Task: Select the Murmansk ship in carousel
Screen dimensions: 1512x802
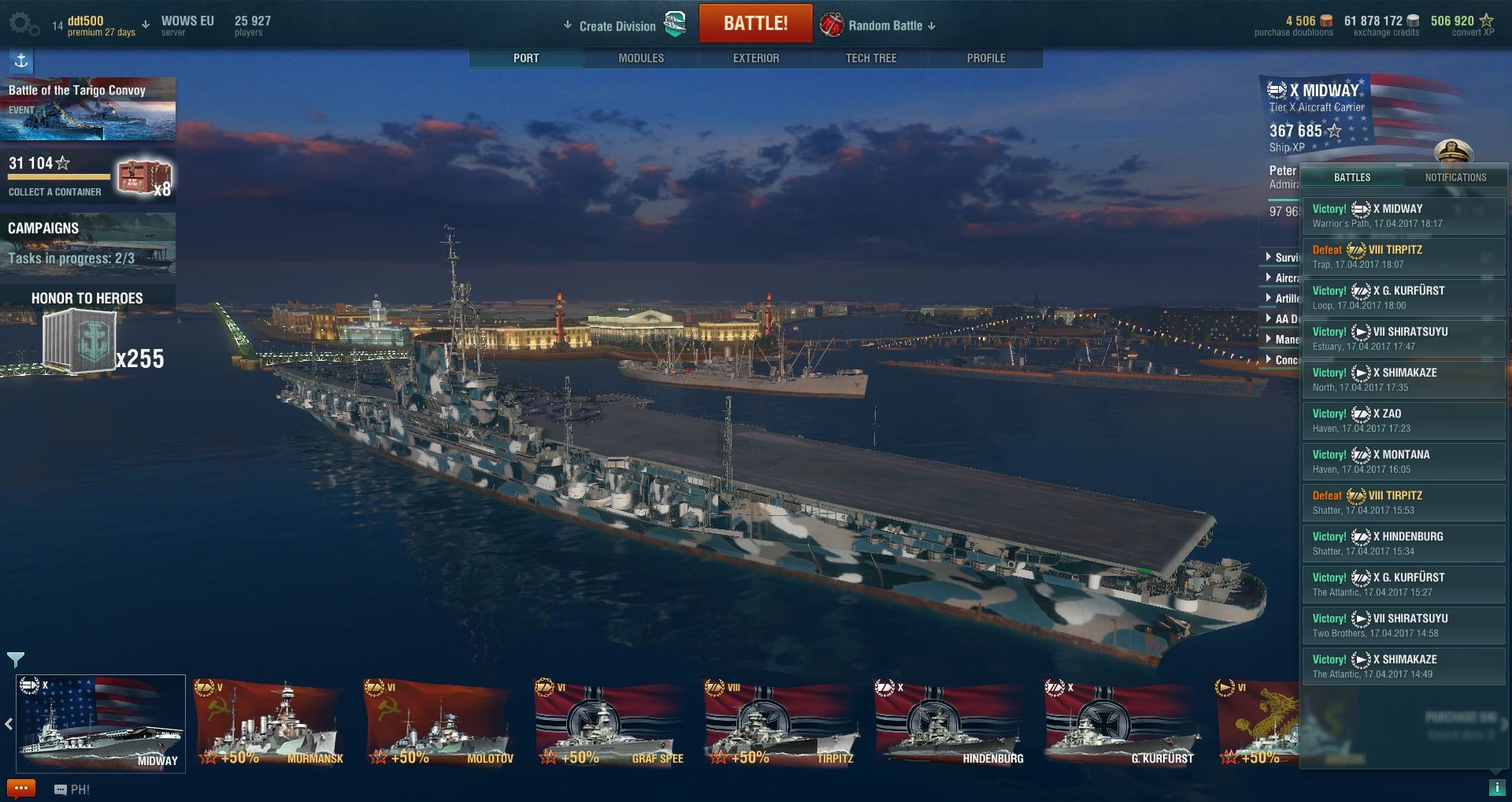Action: 270,725
